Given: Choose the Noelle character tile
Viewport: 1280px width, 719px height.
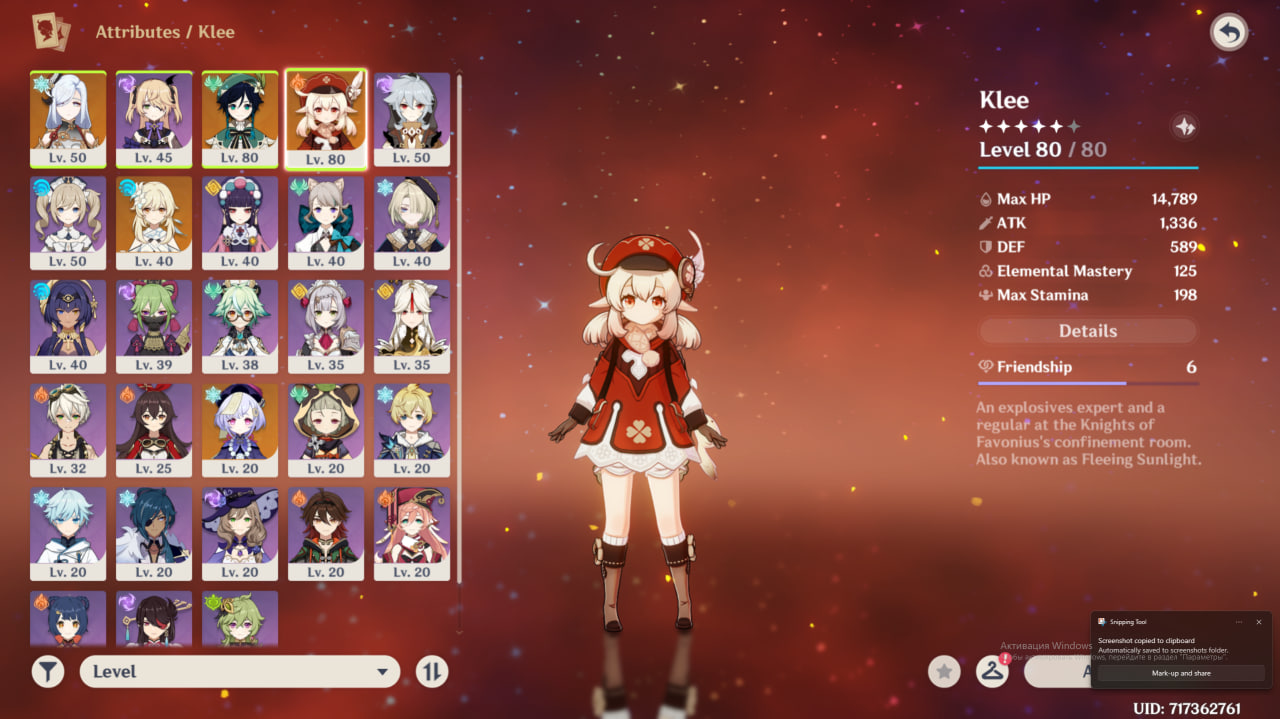Looking at the screenshot, I should point(326,326).
